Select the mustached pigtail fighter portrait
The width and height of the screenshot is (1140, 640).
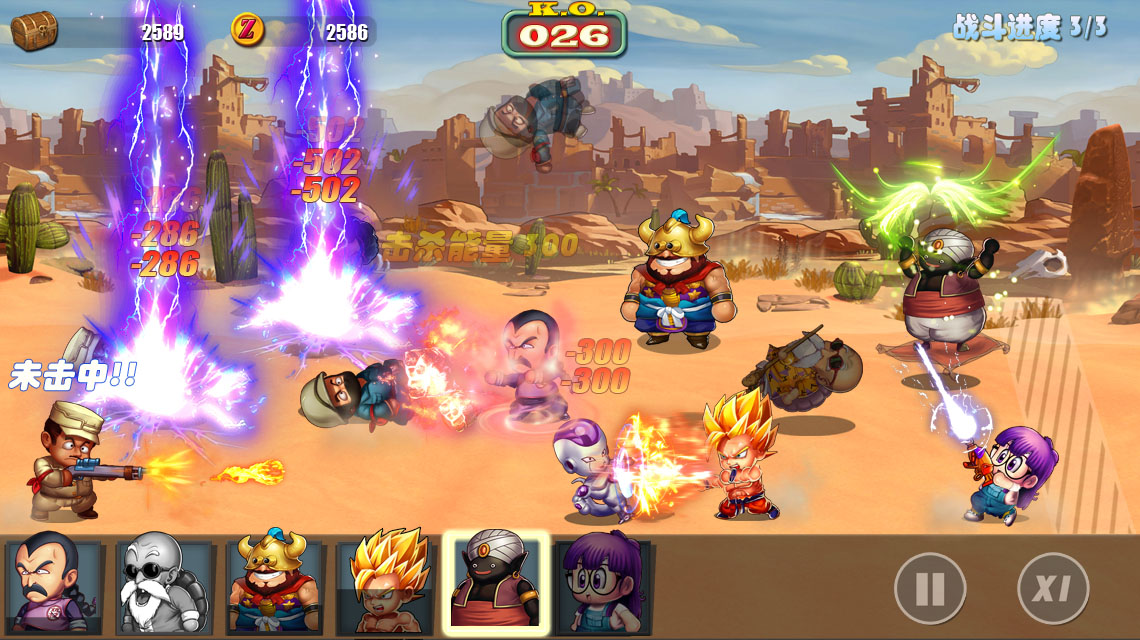[53, 586]
